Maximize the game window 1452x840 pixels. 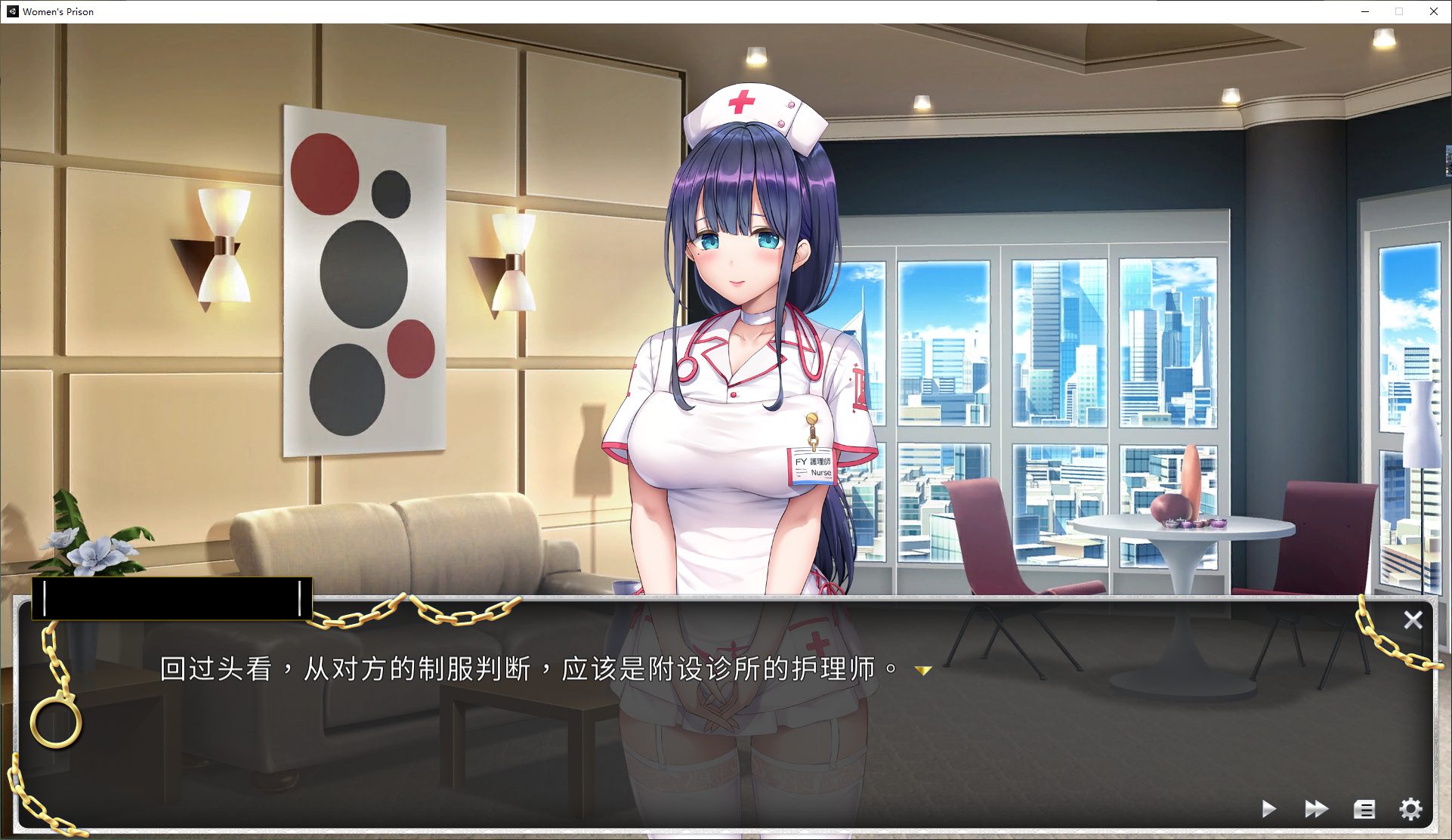[x=1398, y=11]
